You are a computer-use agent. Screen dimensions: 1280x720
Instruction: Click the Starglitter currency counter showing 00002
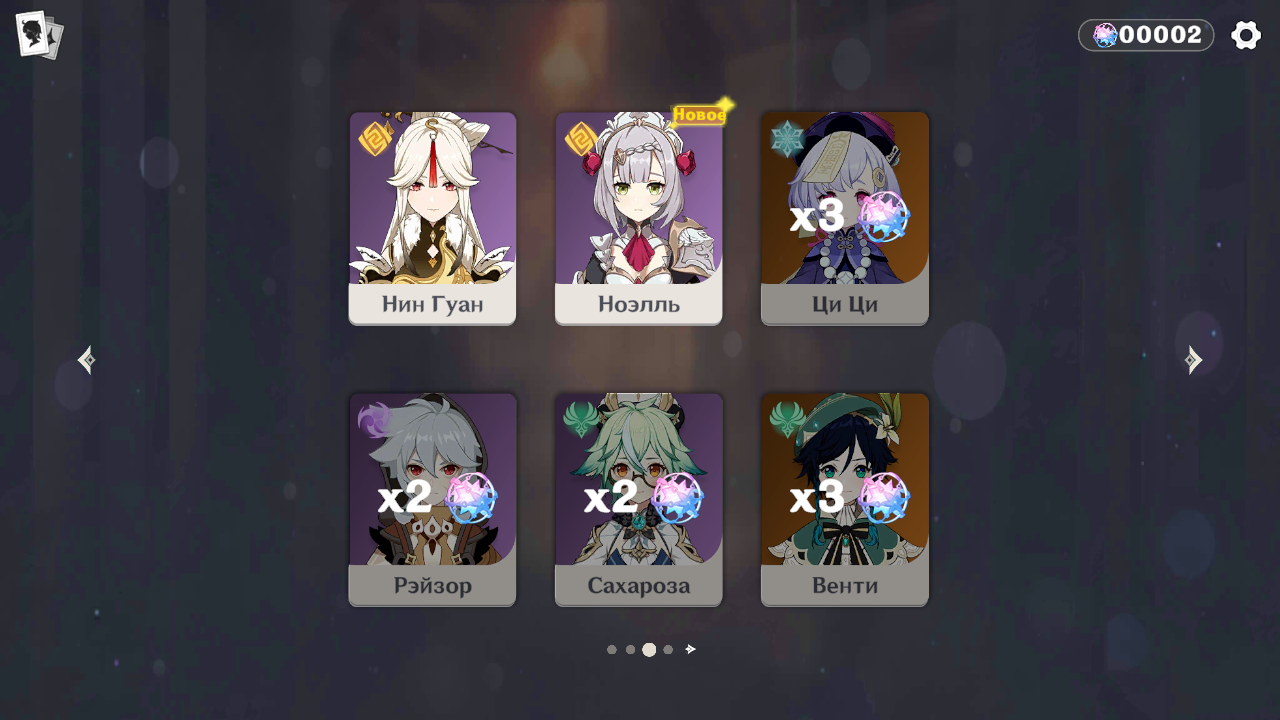pyautogui.click(x=1145, y=34)
